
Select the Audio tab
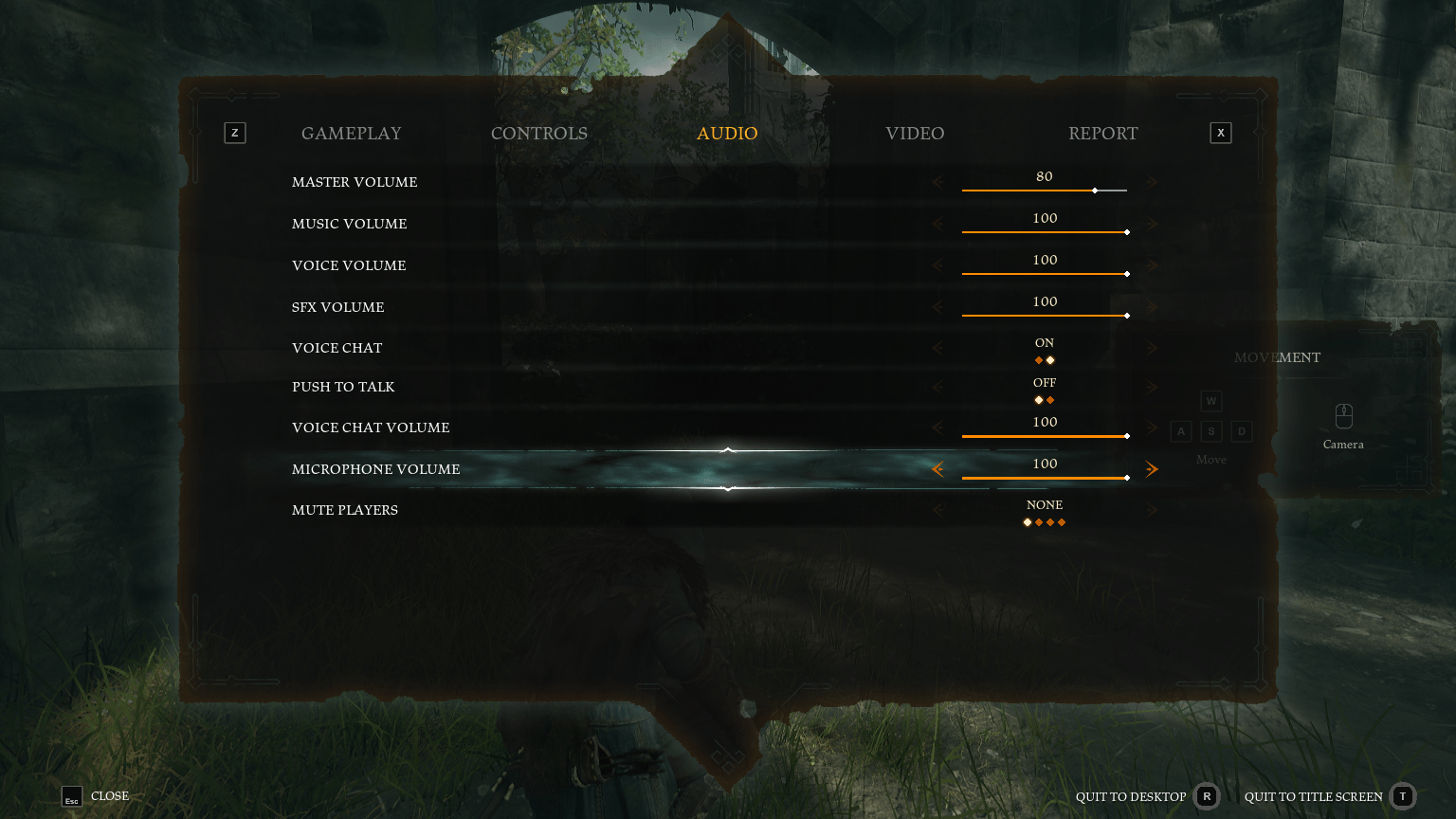[727, 134]
